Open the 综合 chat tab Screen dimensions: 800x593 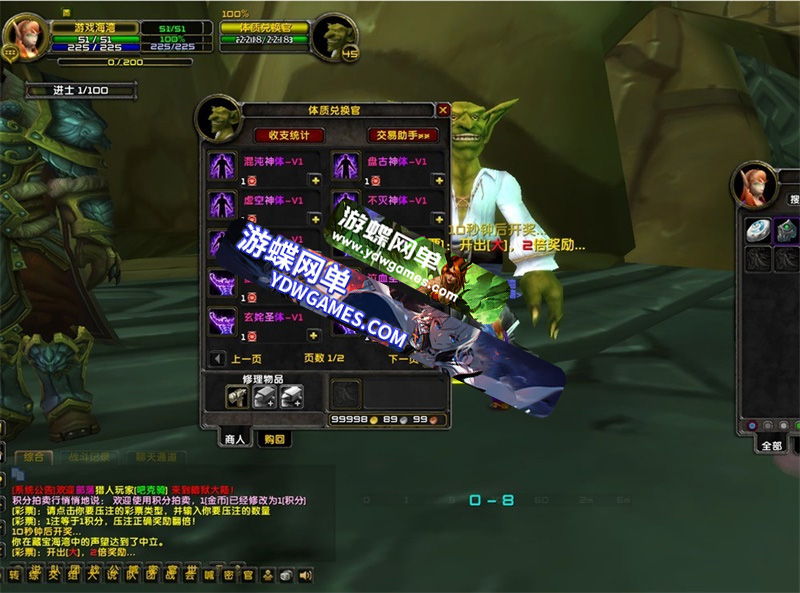coord(33,457)
